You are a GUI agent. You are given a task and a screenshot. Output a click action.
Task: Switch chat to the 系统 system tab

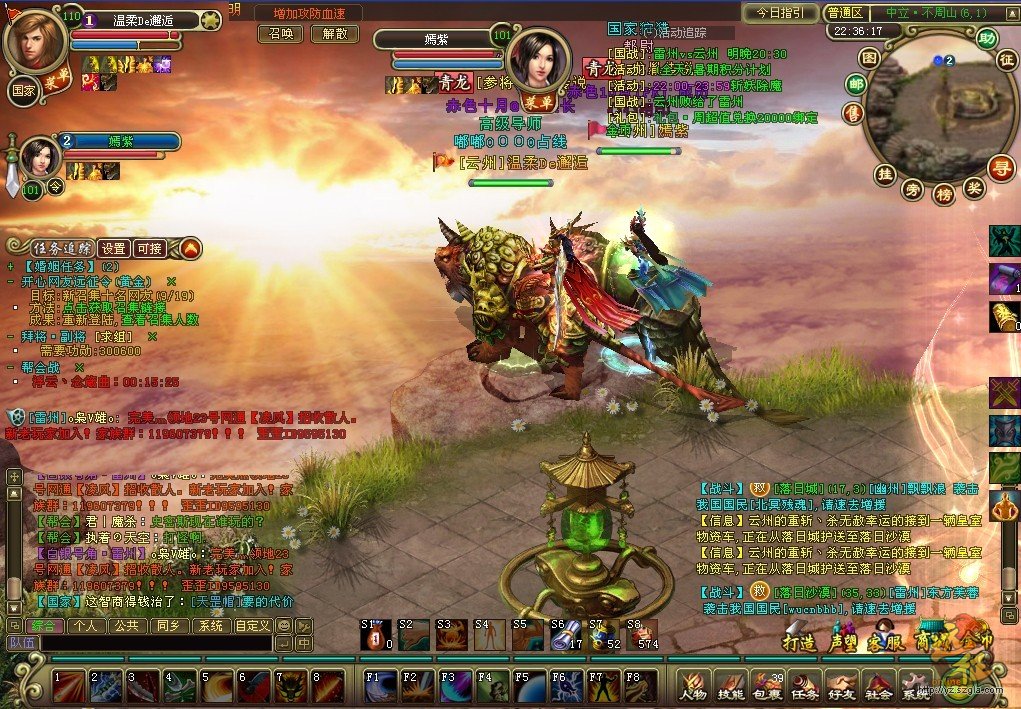pyautogui.click(x=210, y=626)
